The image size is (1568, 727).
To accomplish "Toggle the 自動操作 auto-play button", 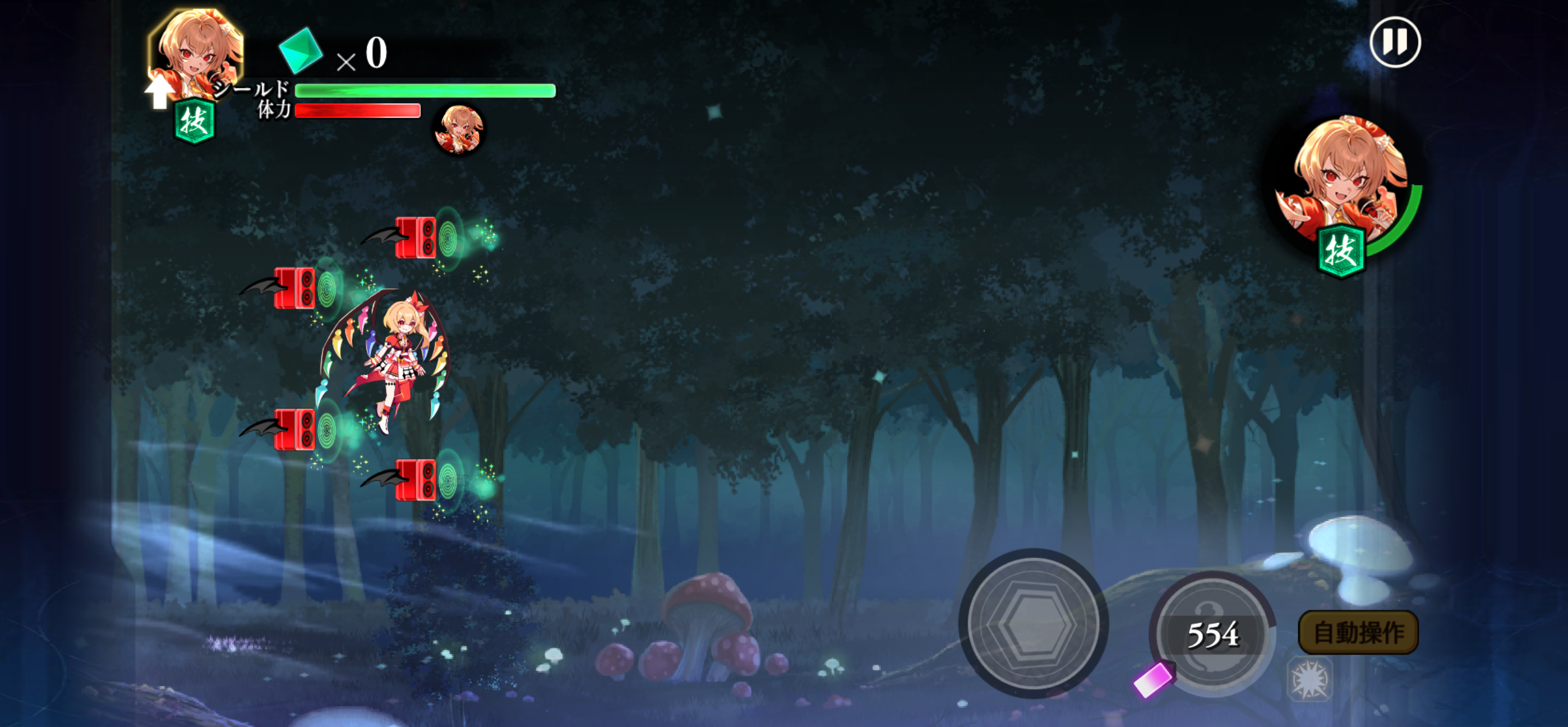I will tap(1358, 633).
